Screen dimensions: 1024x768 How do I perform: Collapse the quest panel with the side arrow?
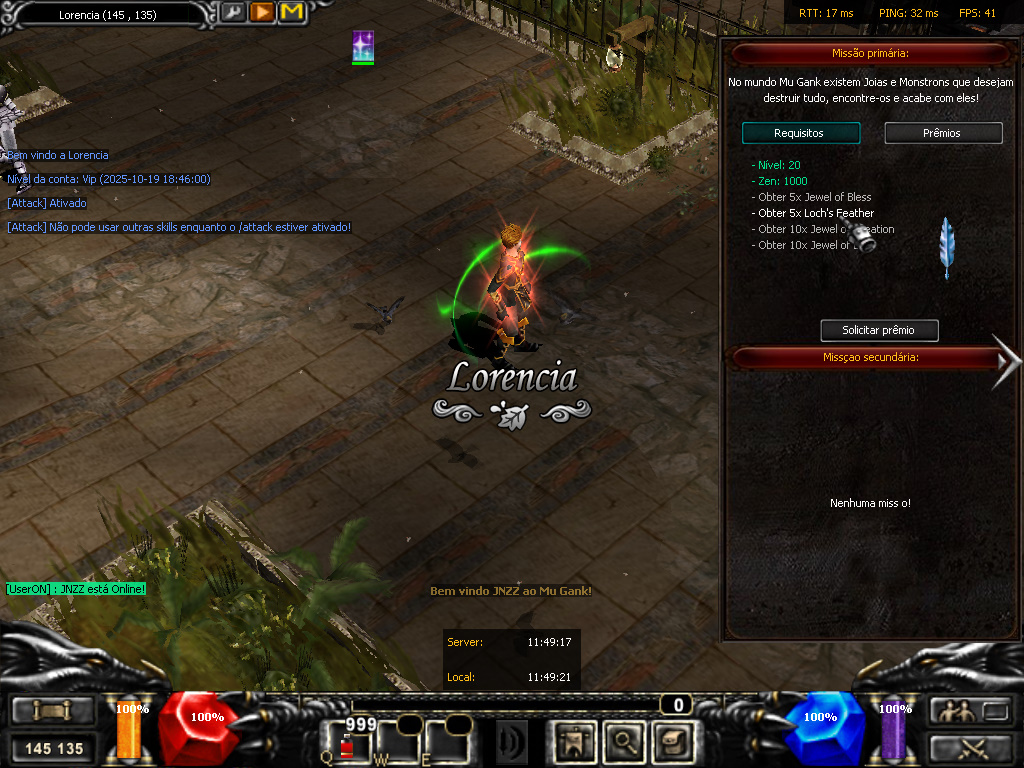1006,360
